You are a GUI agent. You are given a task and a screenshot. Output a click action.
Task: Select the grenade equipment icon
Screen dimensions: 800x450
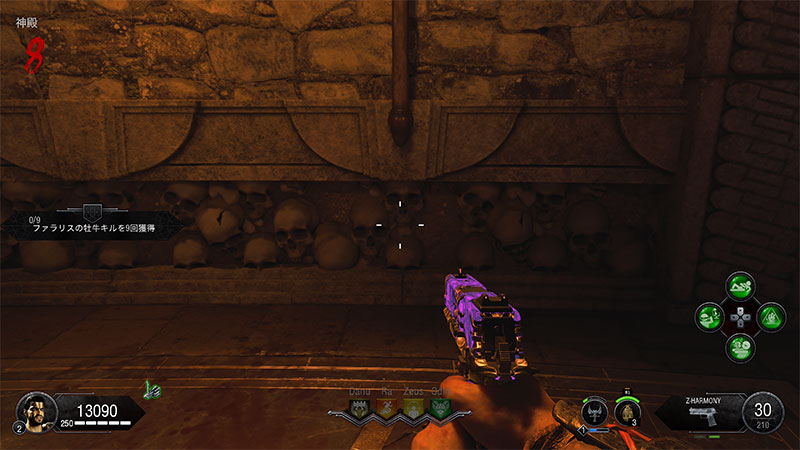click(x=627, y=411)
